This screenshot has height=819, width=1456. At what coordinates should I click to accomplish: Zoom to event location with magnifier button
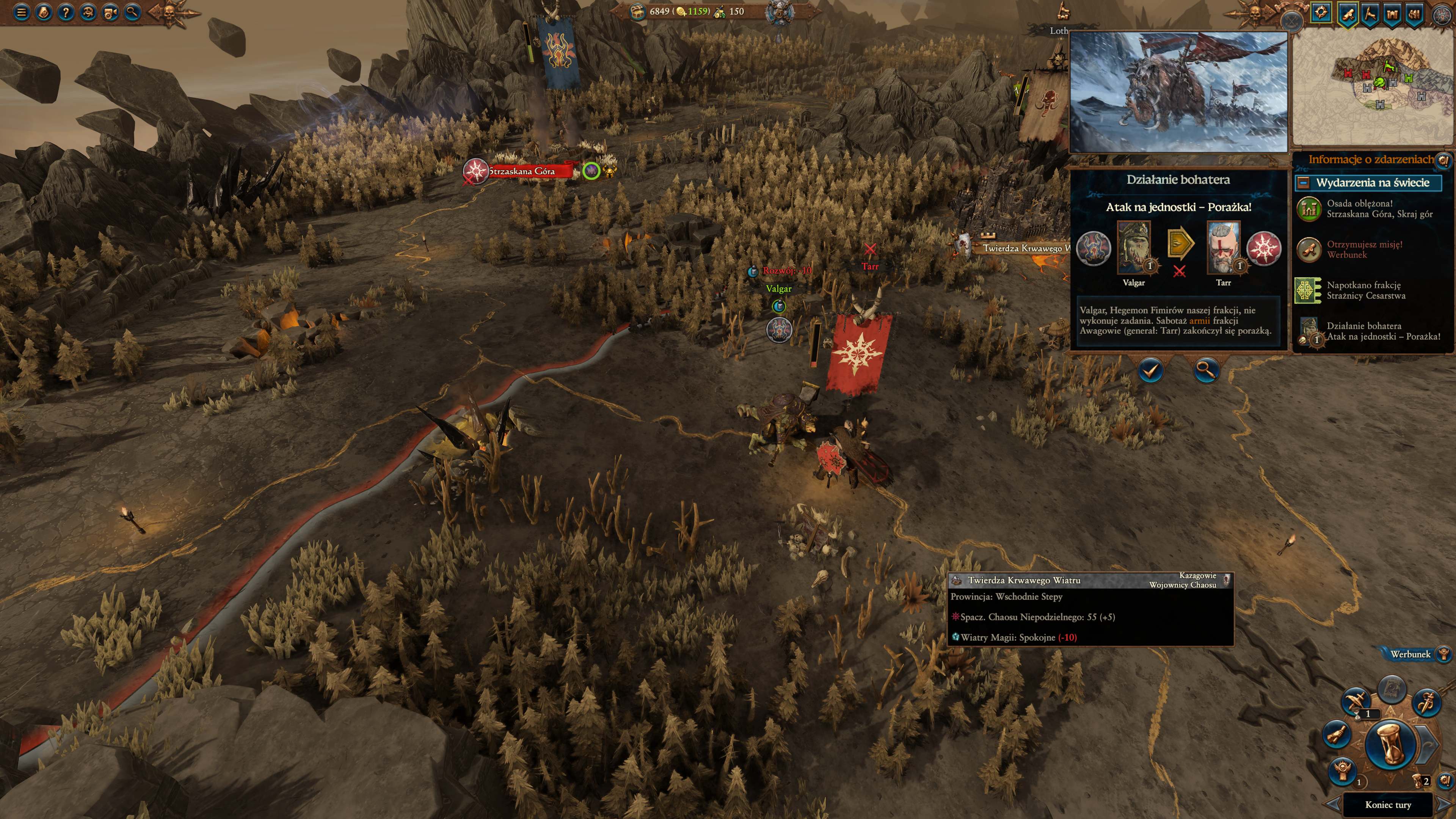coord(1206,371)
